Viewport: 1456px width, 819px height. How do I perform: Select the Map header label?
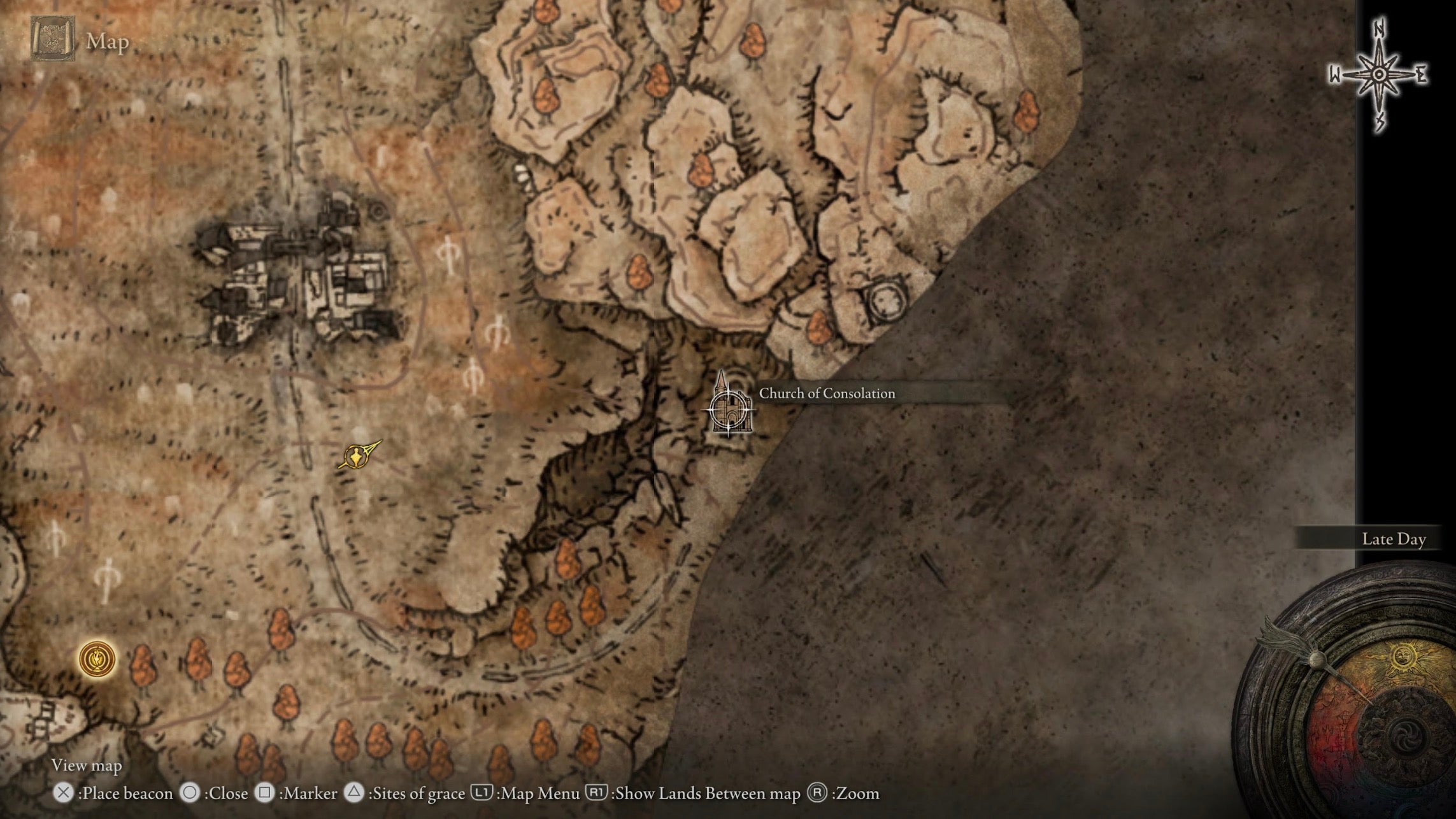pyautogui.click(x=106, y=42)
